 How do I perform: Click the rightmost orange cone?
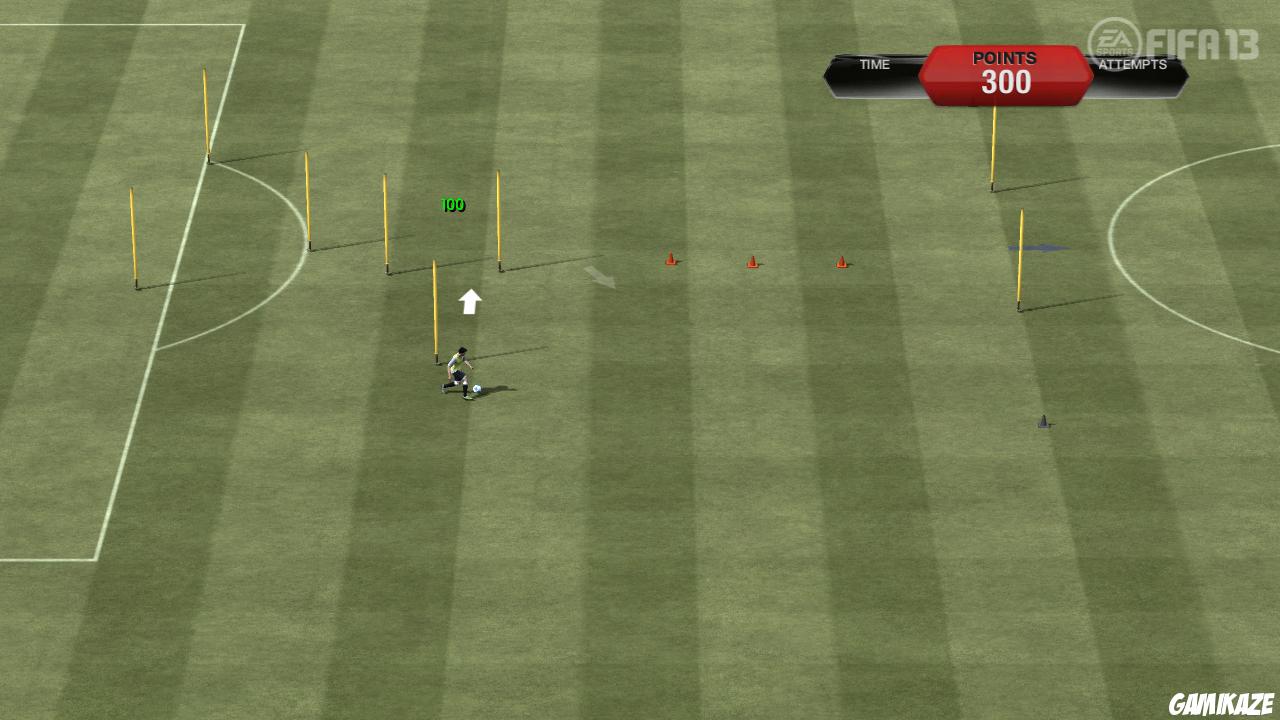[x=840, y=262]
